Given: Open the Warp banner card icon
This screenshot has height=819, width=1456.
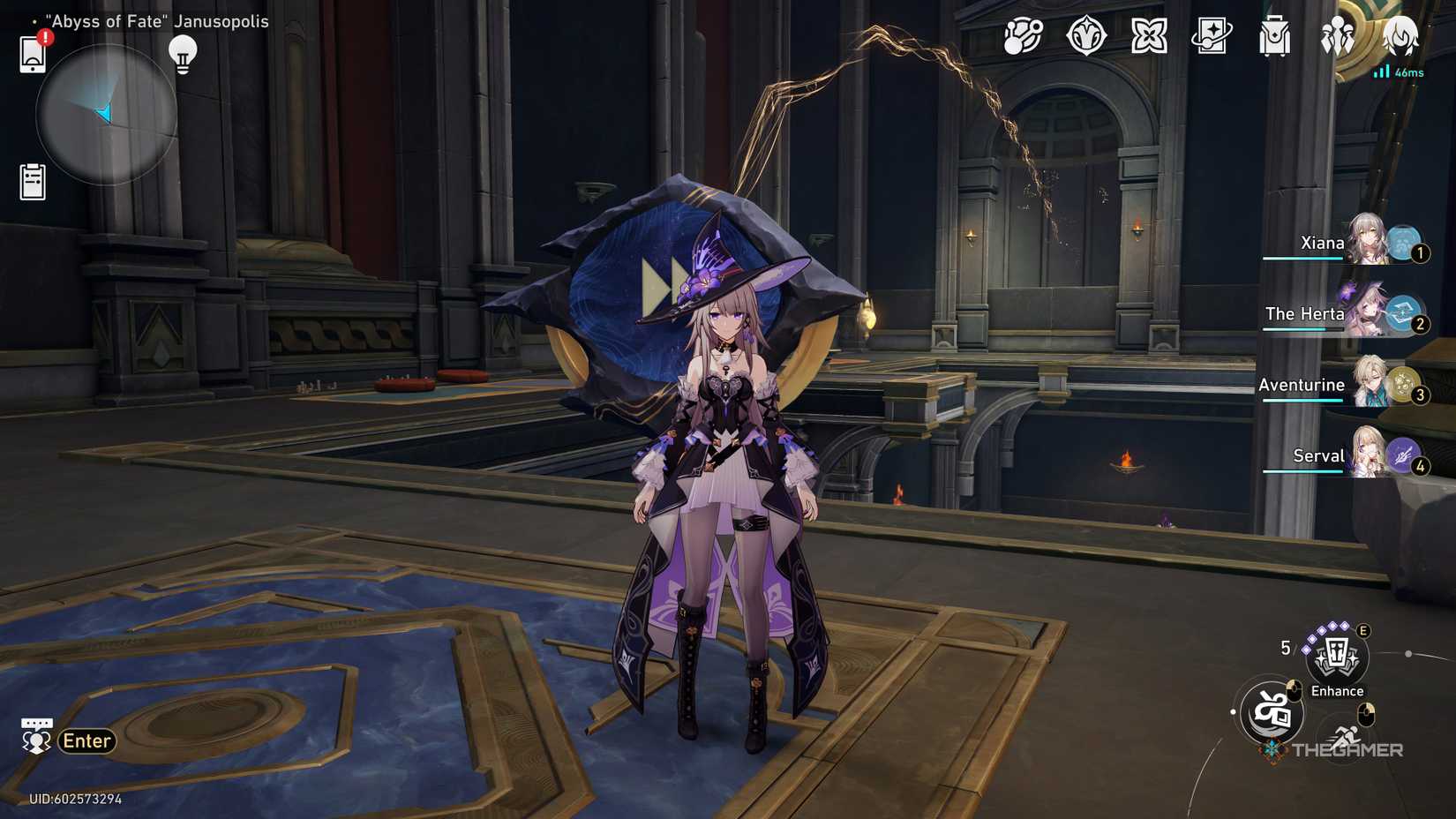Looking at the screenshot, I should point(1212,37).
